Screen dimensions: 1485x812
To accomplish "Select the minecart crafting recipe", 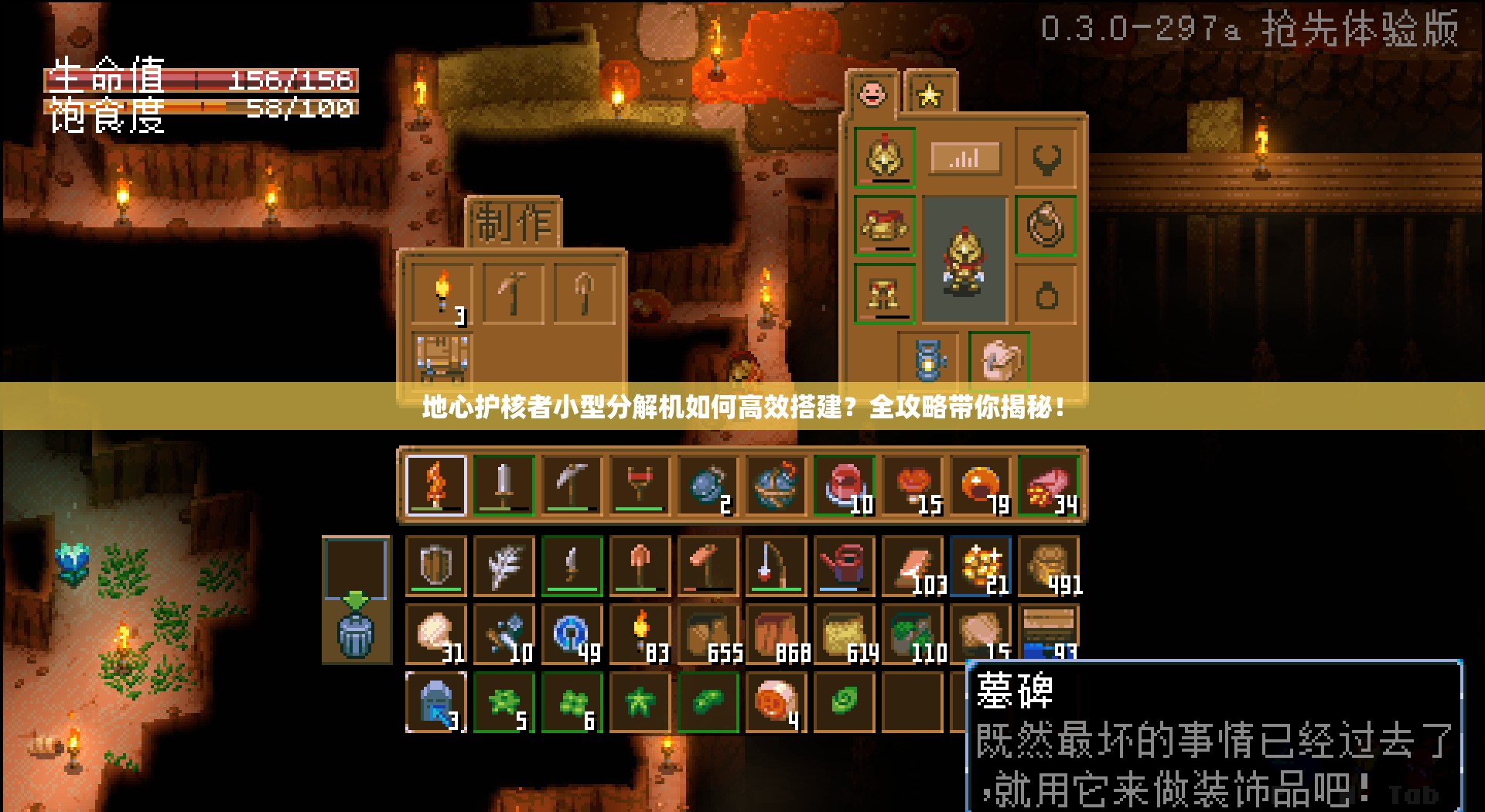I will pyautogui.click(x=443, y=357).
